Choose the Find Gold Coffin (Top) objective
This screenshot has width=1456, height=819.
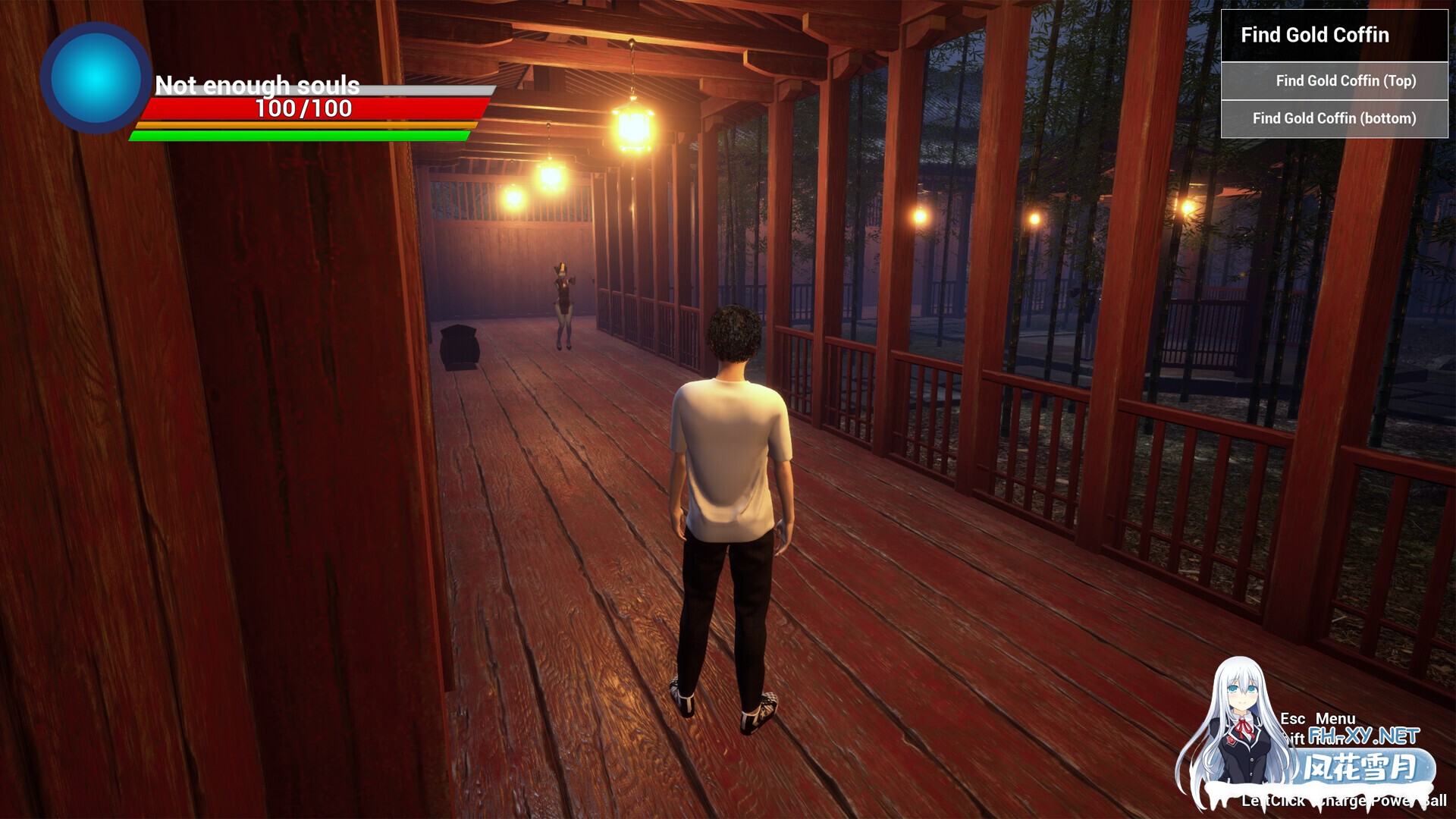coord(1345,81)
